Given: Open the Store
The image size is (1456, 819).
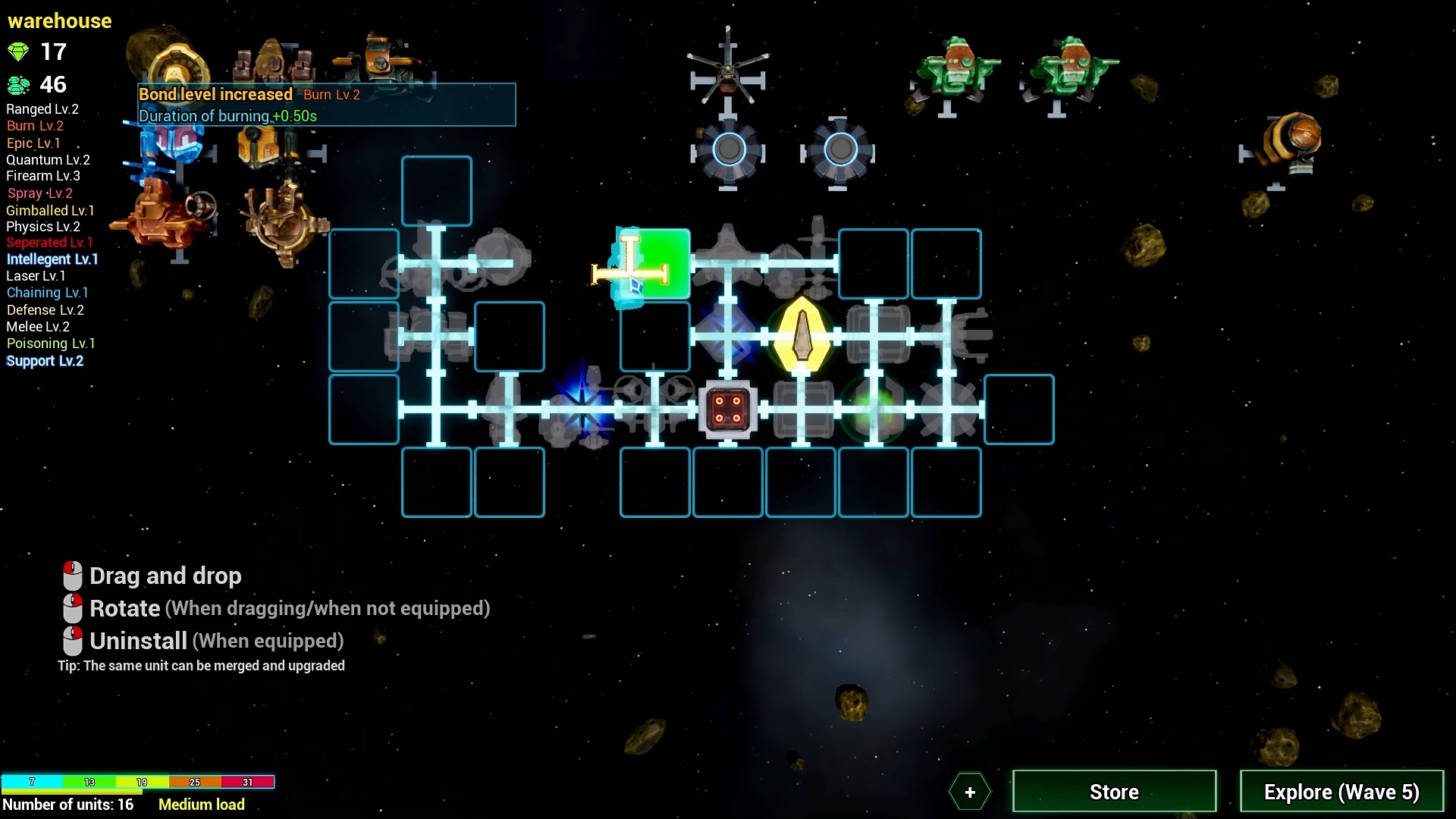Looking at the screenshot, I should tap(1113, 791).
